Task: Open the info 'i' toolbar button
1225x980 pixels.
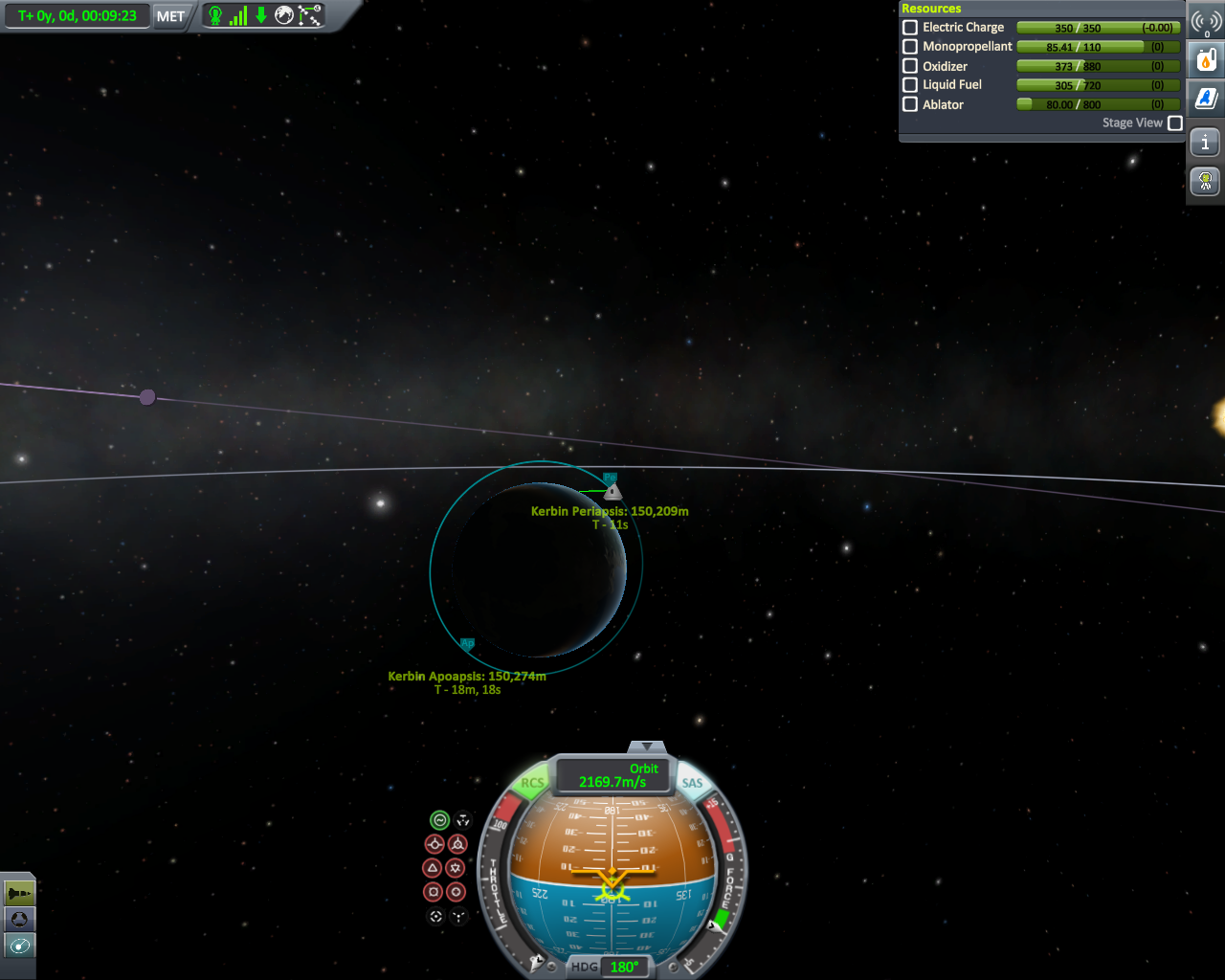Action: point(1206,143)
